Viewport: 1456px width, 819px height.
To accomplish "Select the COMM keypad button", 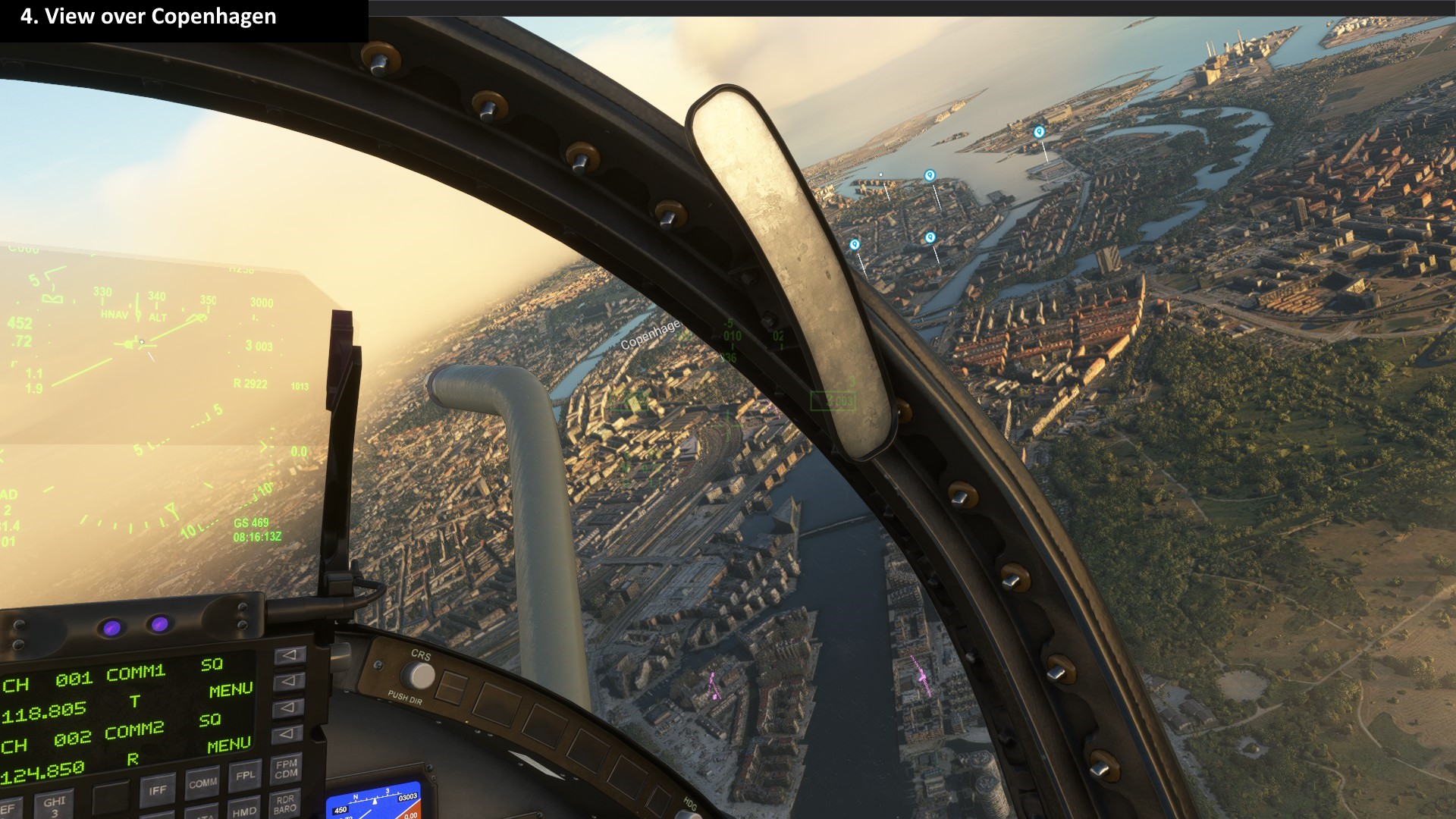I will pos(202,783).
